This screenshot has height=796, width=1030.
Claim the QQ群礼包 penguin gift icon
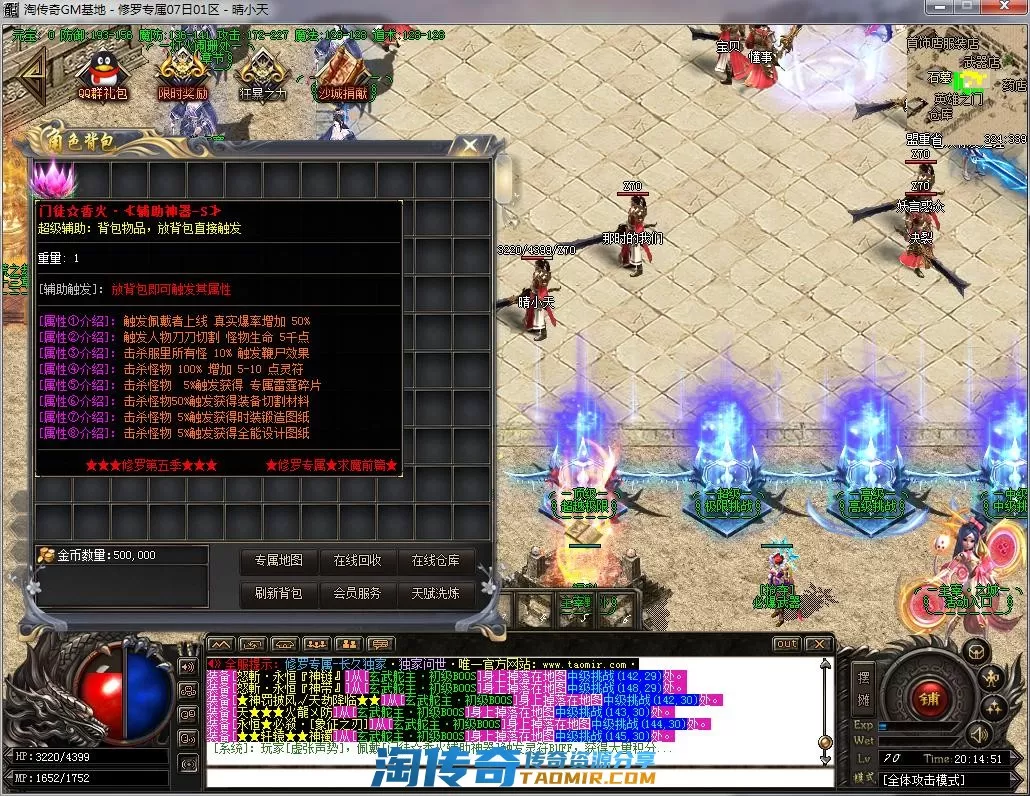tap(103, 73)
